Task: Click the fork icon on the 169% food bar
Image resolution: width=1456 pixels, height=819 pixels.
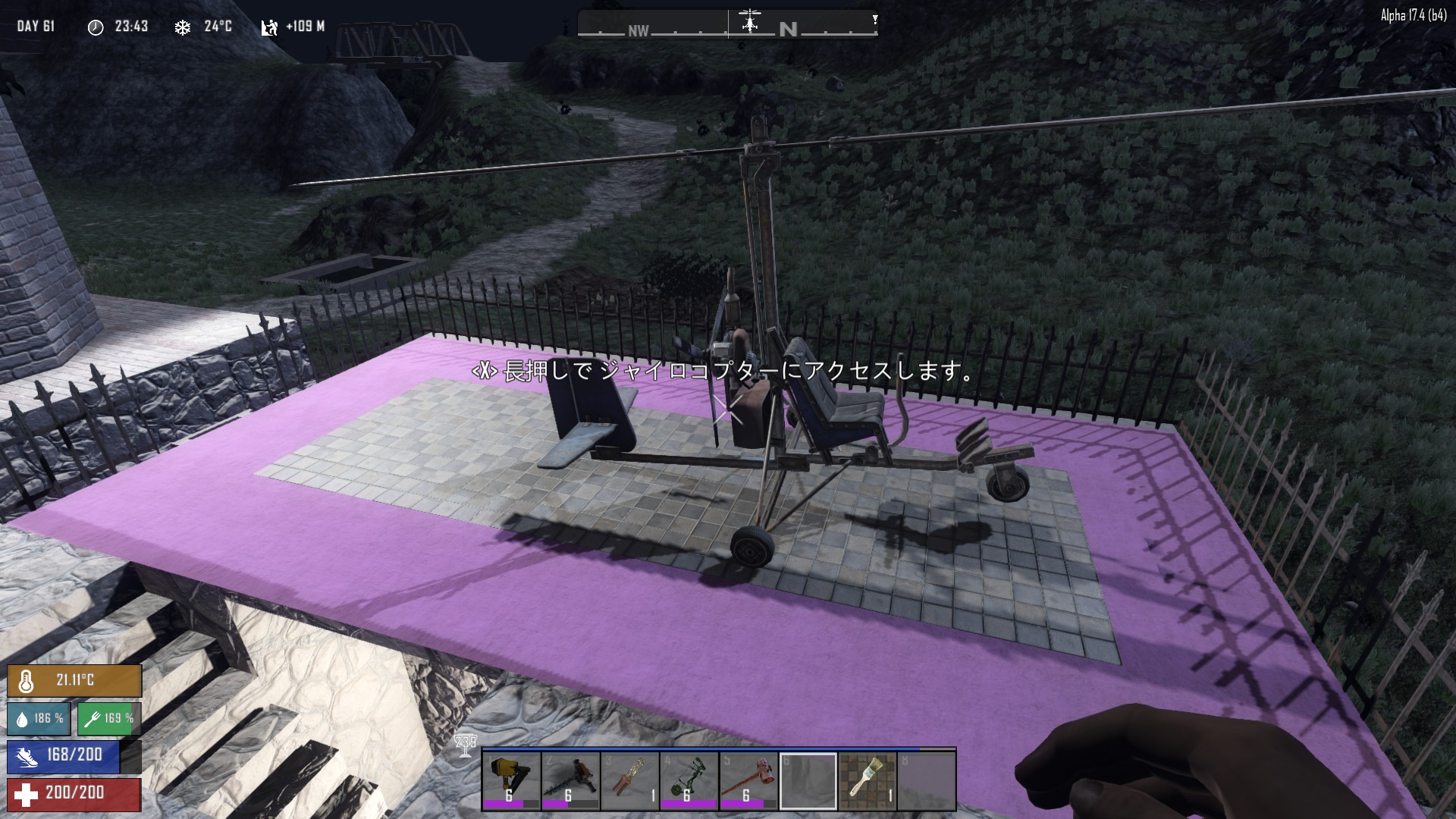Action: [x=93, y=718]
